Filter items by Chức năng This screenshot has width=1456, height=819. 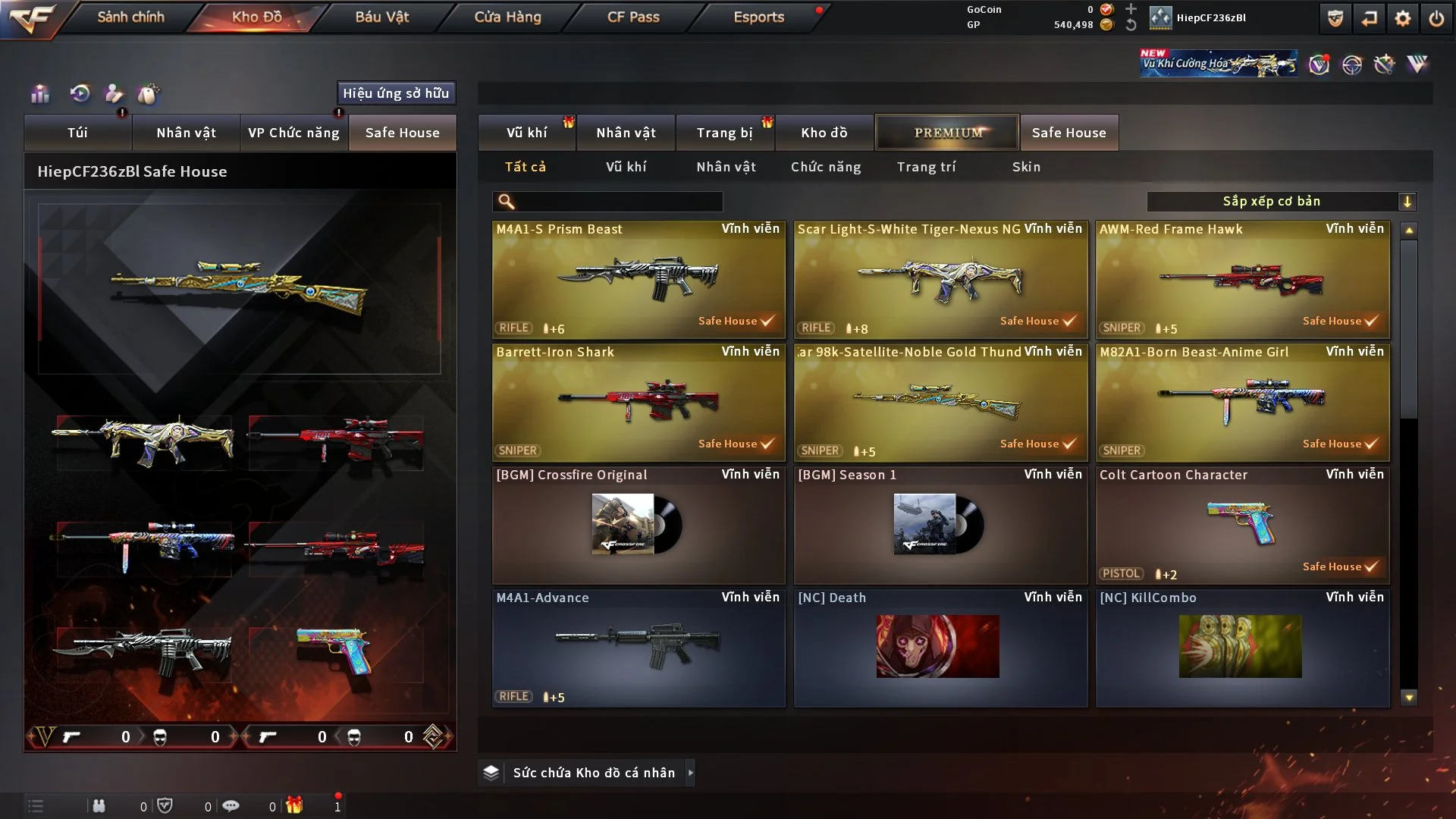coord(826,167)
